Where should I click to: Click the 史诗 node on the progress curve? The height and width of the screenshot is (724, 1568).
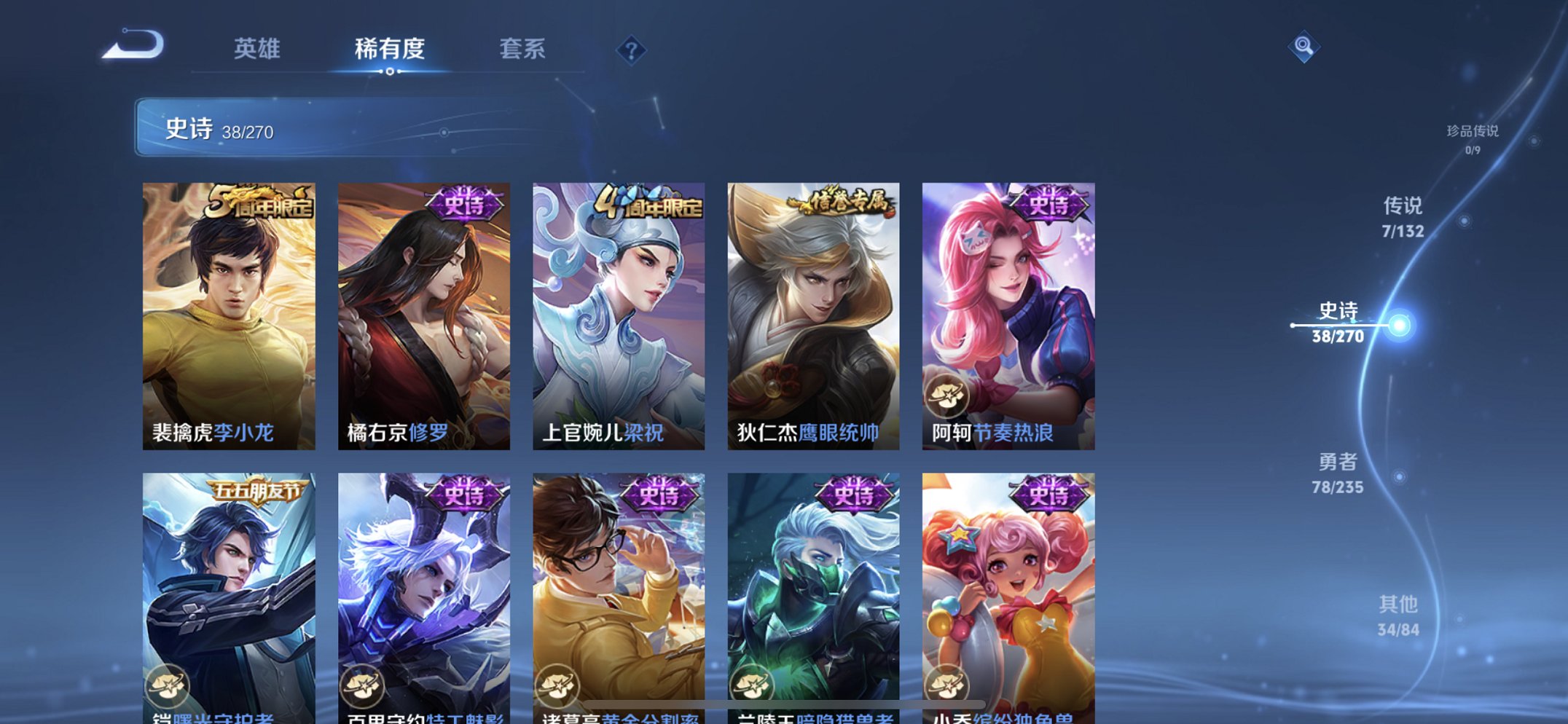1400,323
